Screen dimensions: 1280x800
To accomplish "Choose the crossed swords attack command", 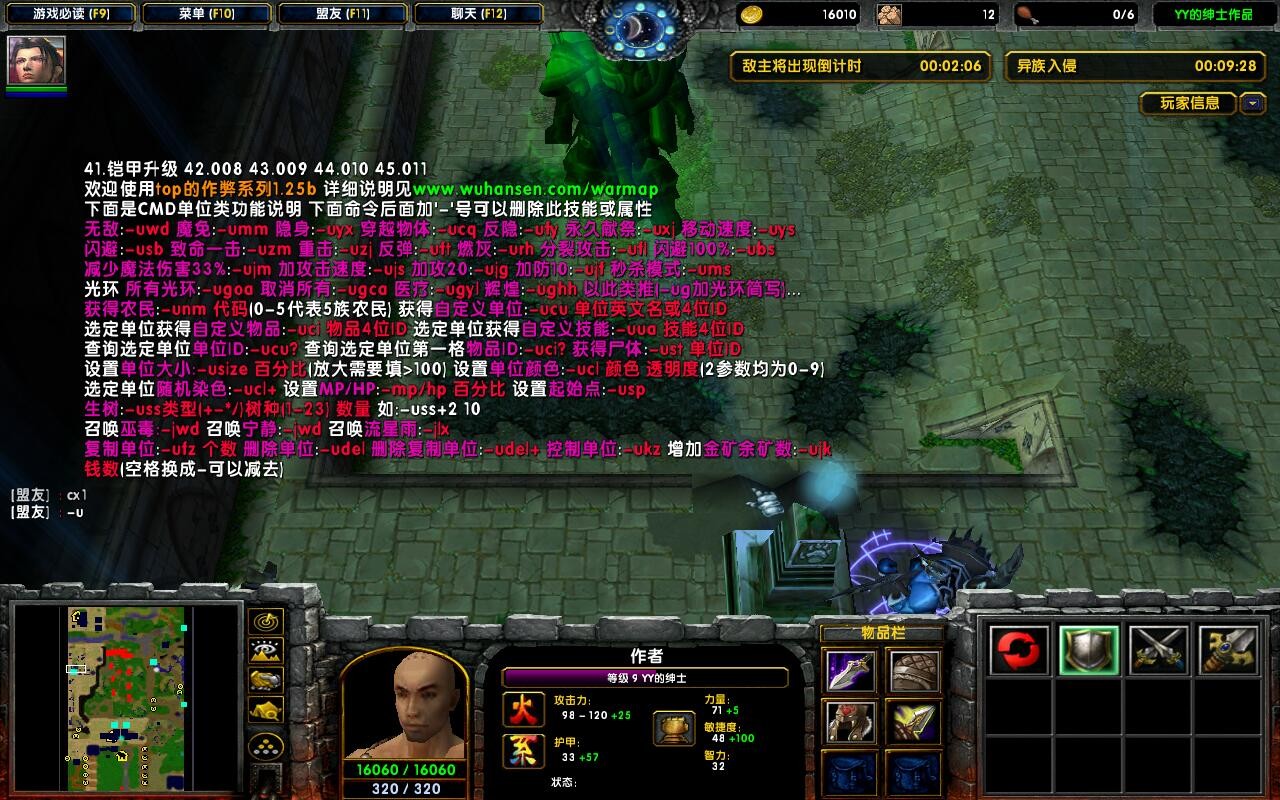I will tap(1158, 651).
